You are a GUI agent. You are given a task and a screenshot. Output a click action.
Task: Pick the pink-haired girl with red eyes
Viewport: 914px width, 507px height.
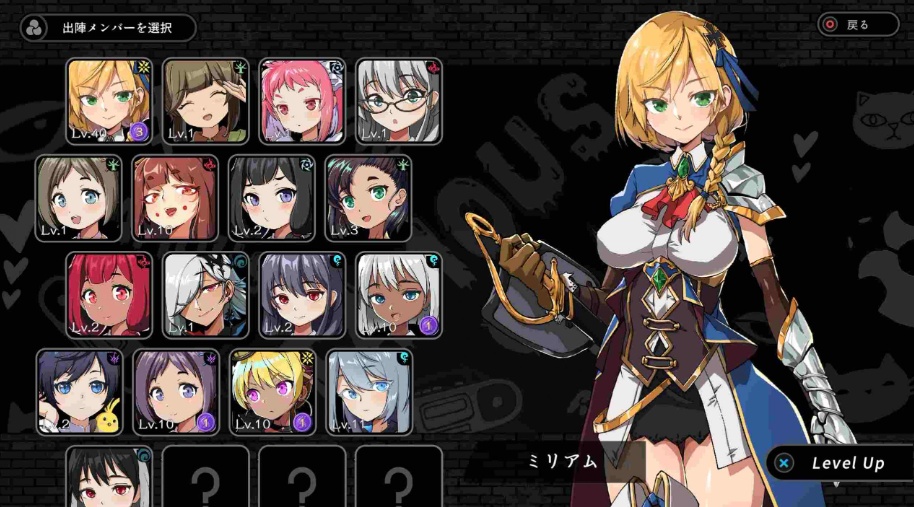click(x=301, y=101)
